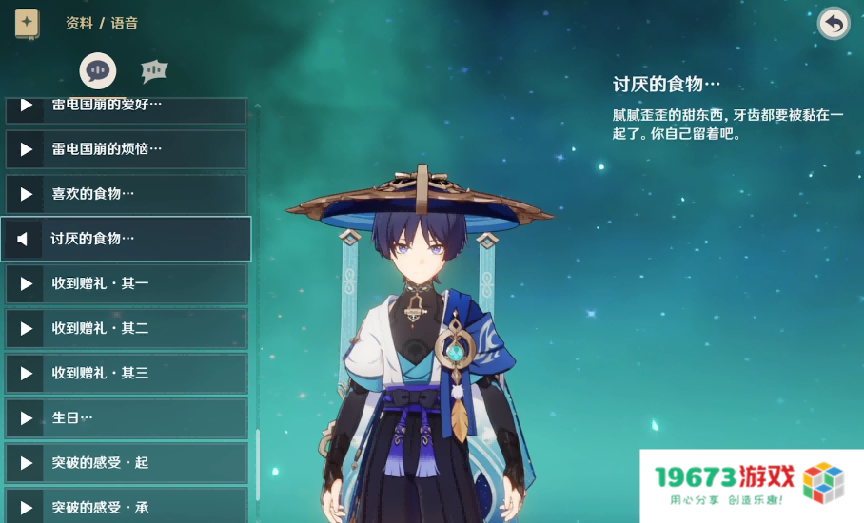Select the highlighted first speech bubble tab

[x=97, y=71]
